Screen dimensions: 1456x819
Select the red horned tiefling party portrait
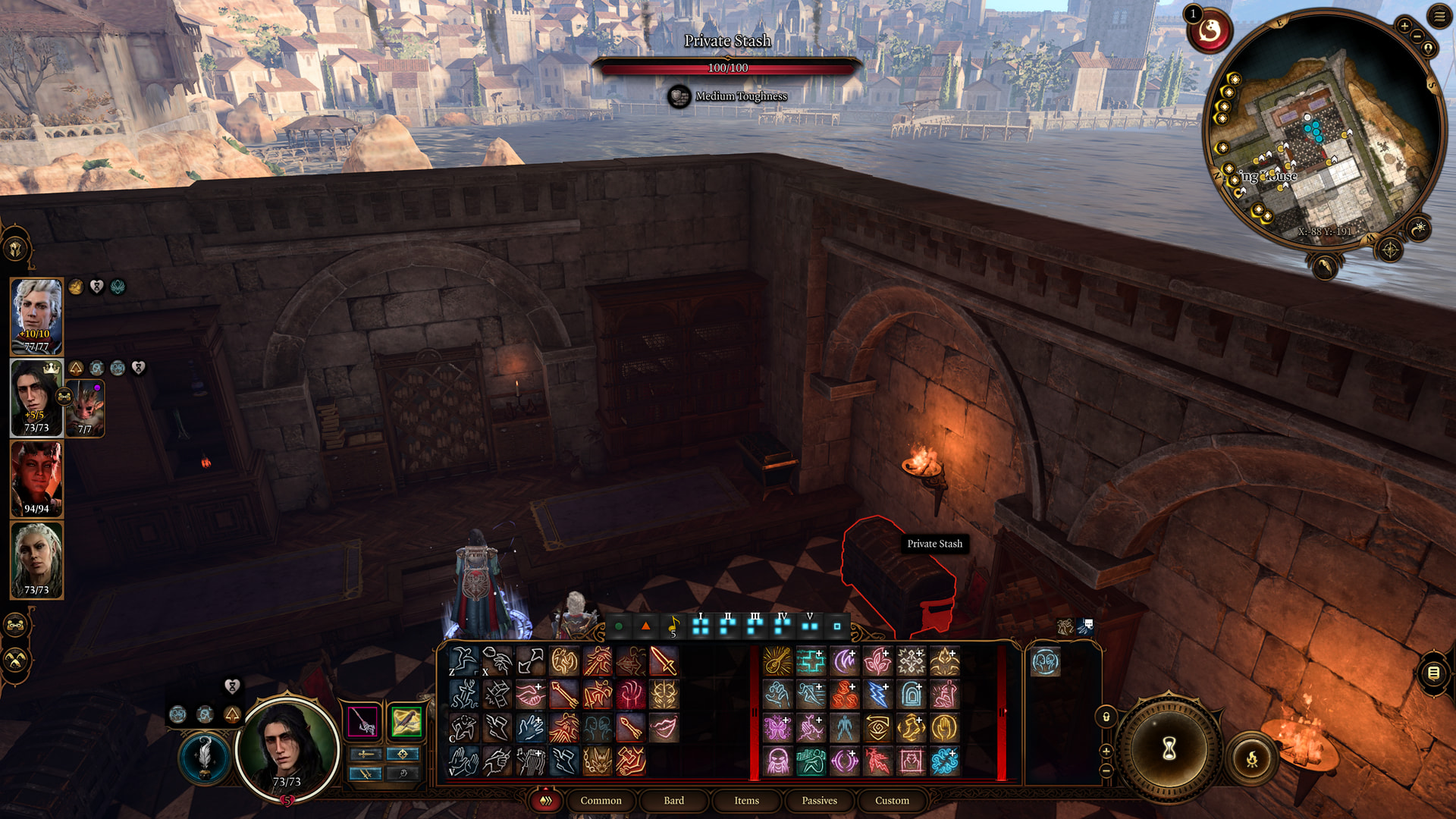[x=36, y=479]
